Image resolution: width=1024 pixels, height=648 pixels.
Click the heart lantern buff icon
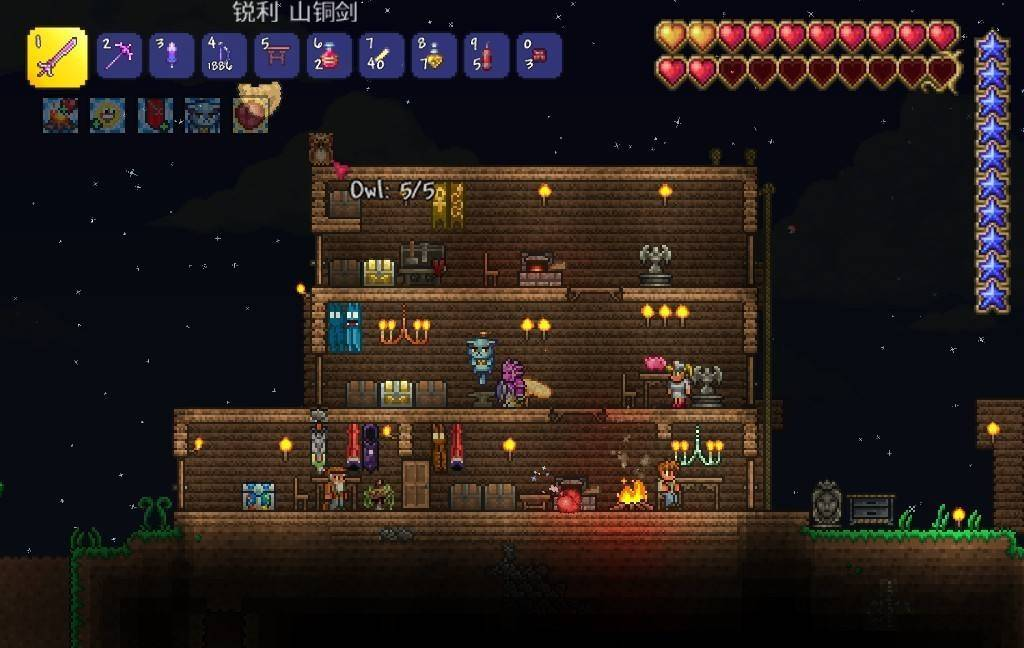click(x=250, y=116)
